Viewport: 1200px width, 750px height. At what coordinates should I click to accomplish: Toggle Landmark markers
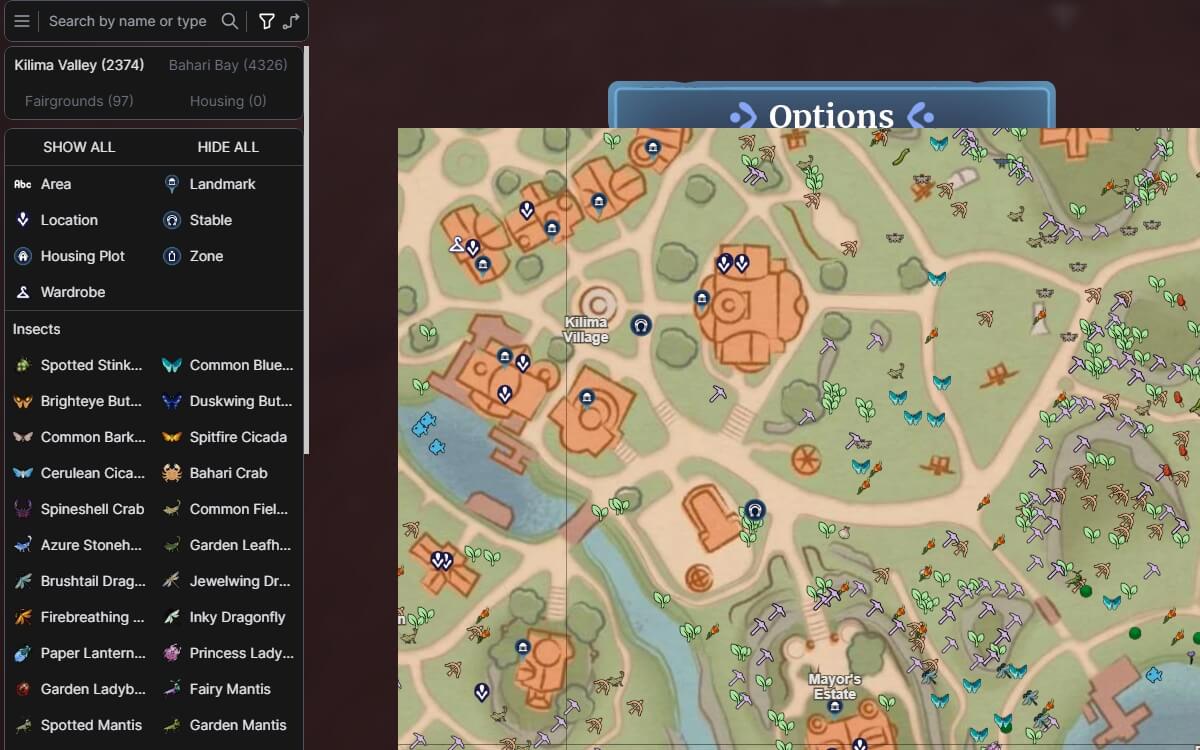click(x=222, y=184)
